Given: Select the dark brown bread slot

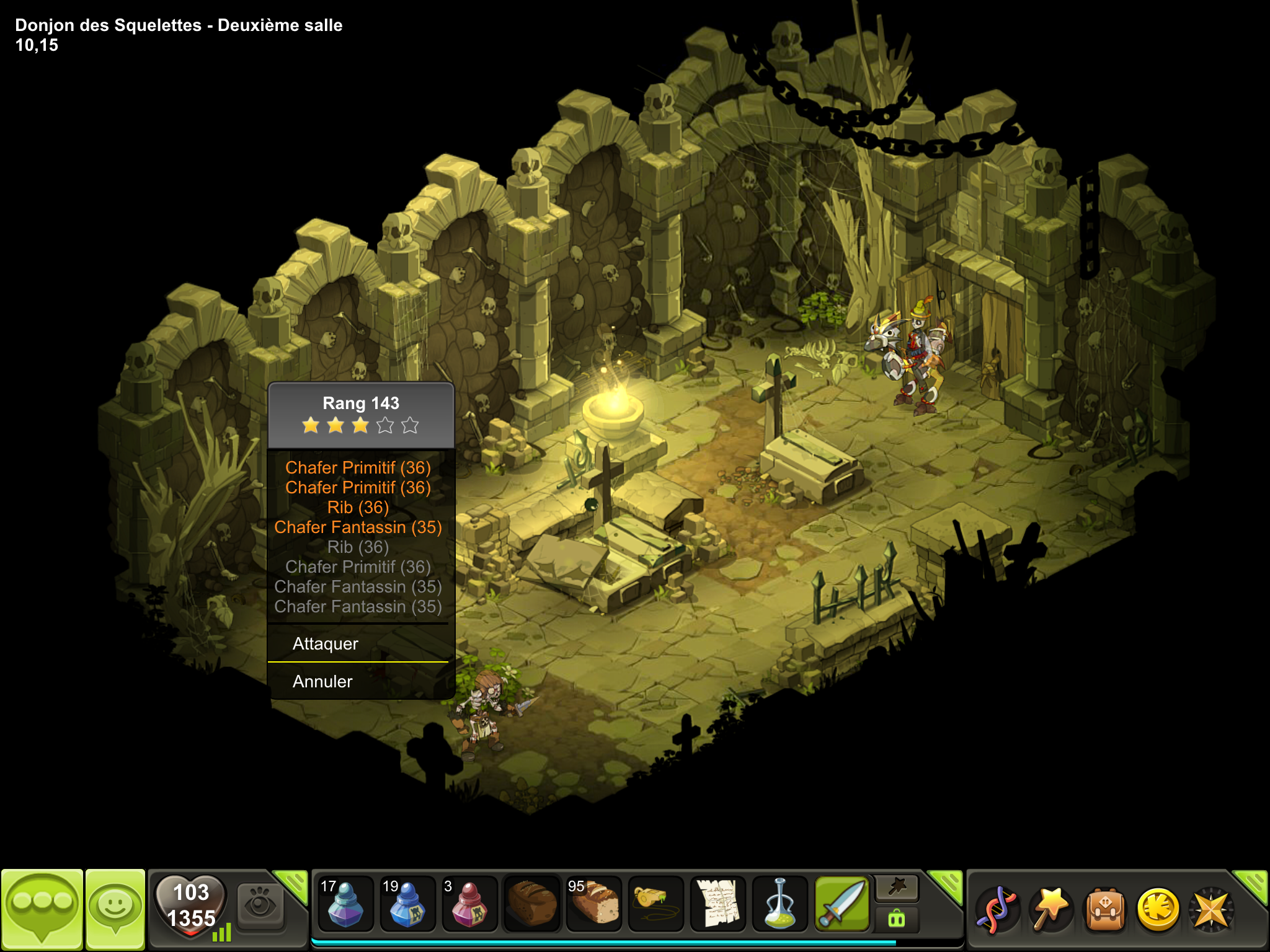Looking at the screenshot, I should pos(532,904).
